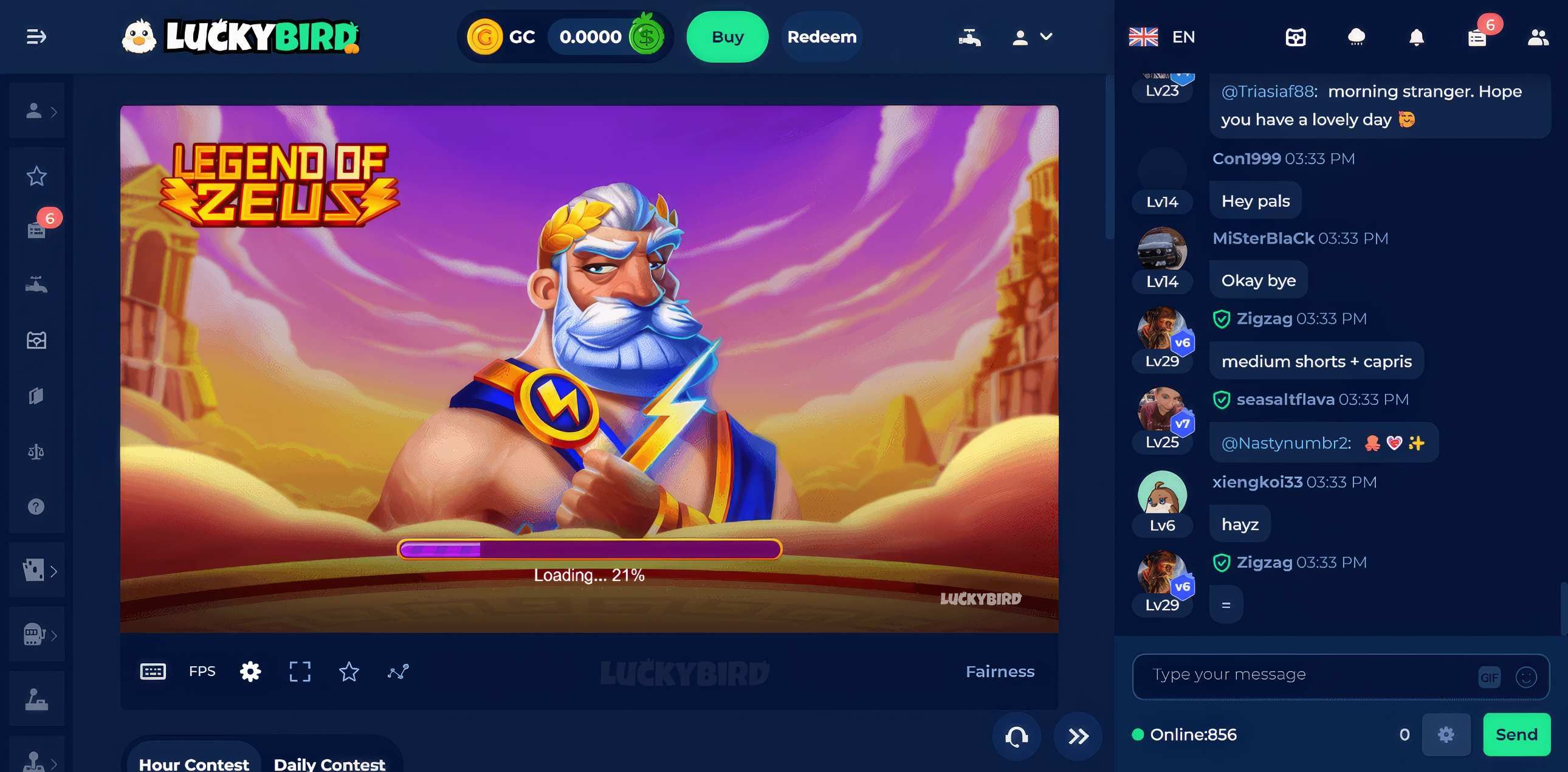Select the Hour Contest tab
This screenshot has width=1568, height=772.
(192, 763)
